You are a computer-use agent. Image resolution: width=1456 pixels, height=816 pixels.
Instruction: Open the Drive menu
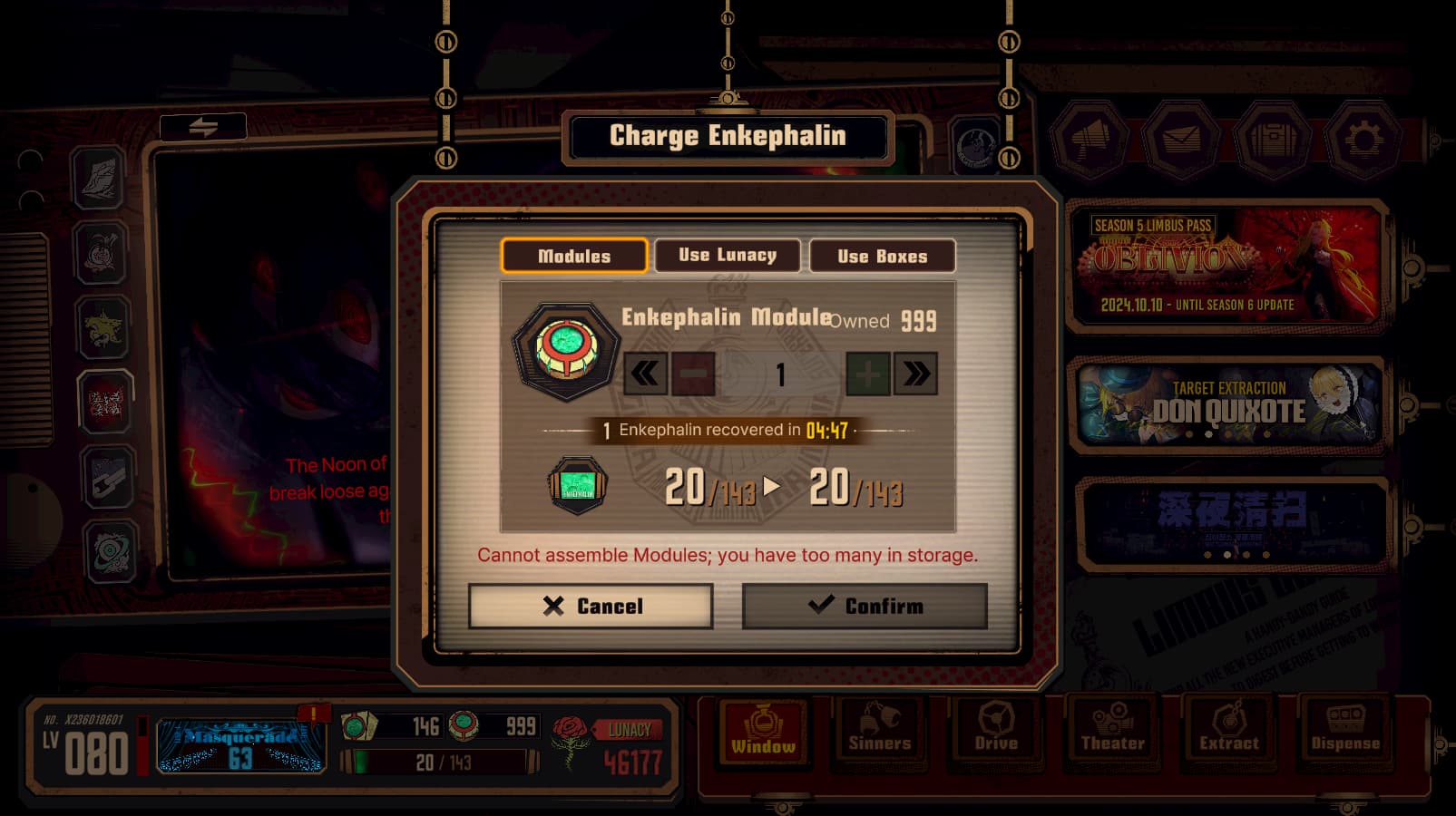(996, 729)
